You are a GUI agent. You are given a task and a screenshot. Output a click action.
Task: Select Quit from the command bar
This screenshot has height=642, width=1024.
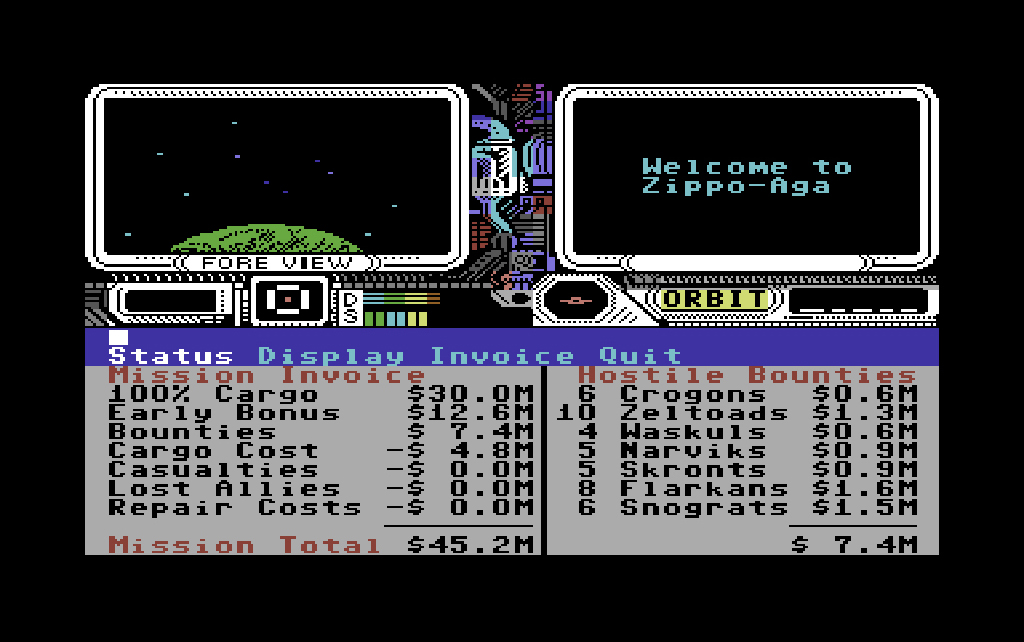click(x=640, y=356)
